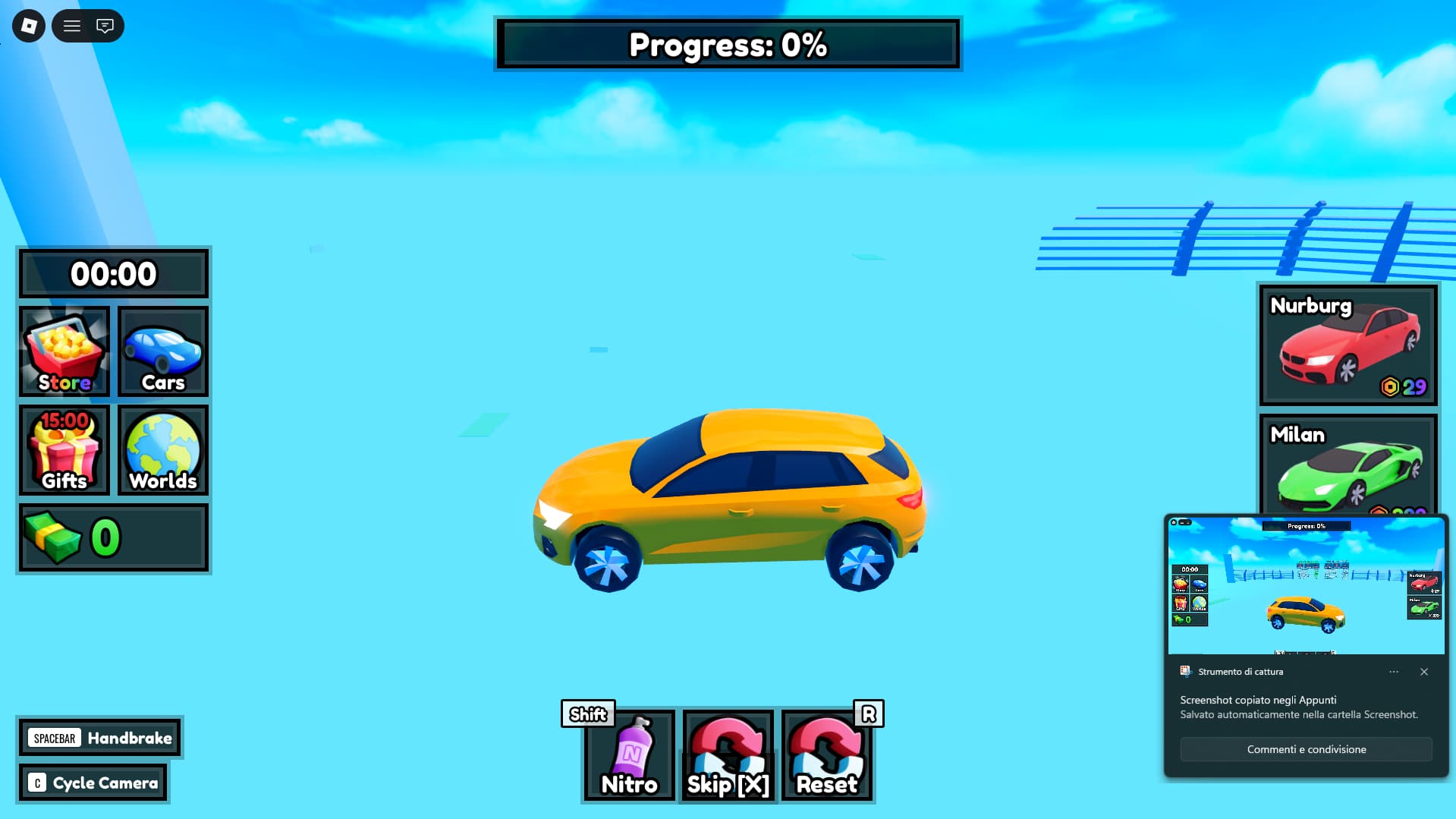Open the Roblox logo menu
This screenshot has width=1456, height=819.
coord(29,26)
